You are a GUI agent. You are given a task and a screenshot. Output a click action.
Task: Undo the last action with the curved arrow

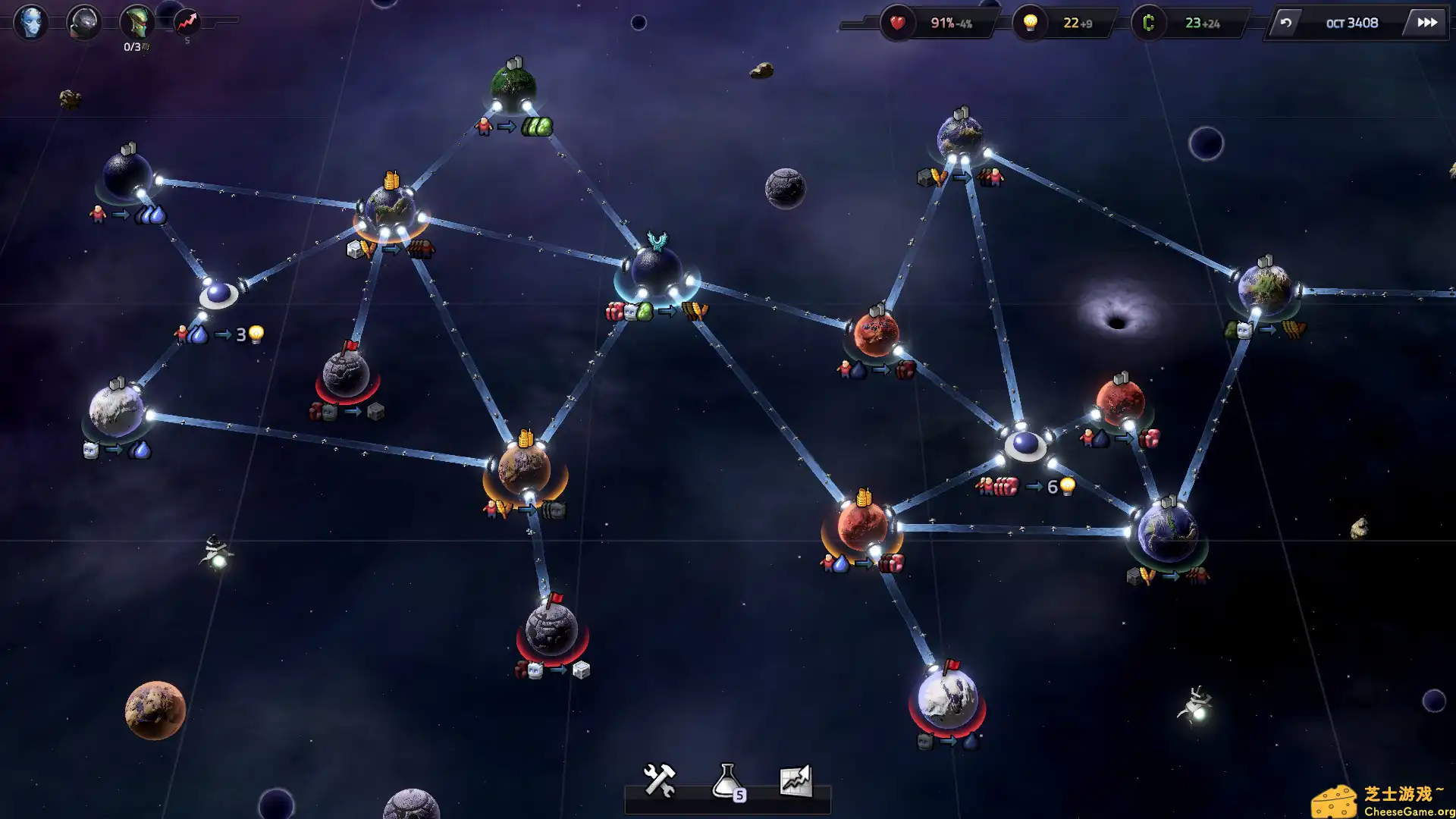tap(1285, 23)
